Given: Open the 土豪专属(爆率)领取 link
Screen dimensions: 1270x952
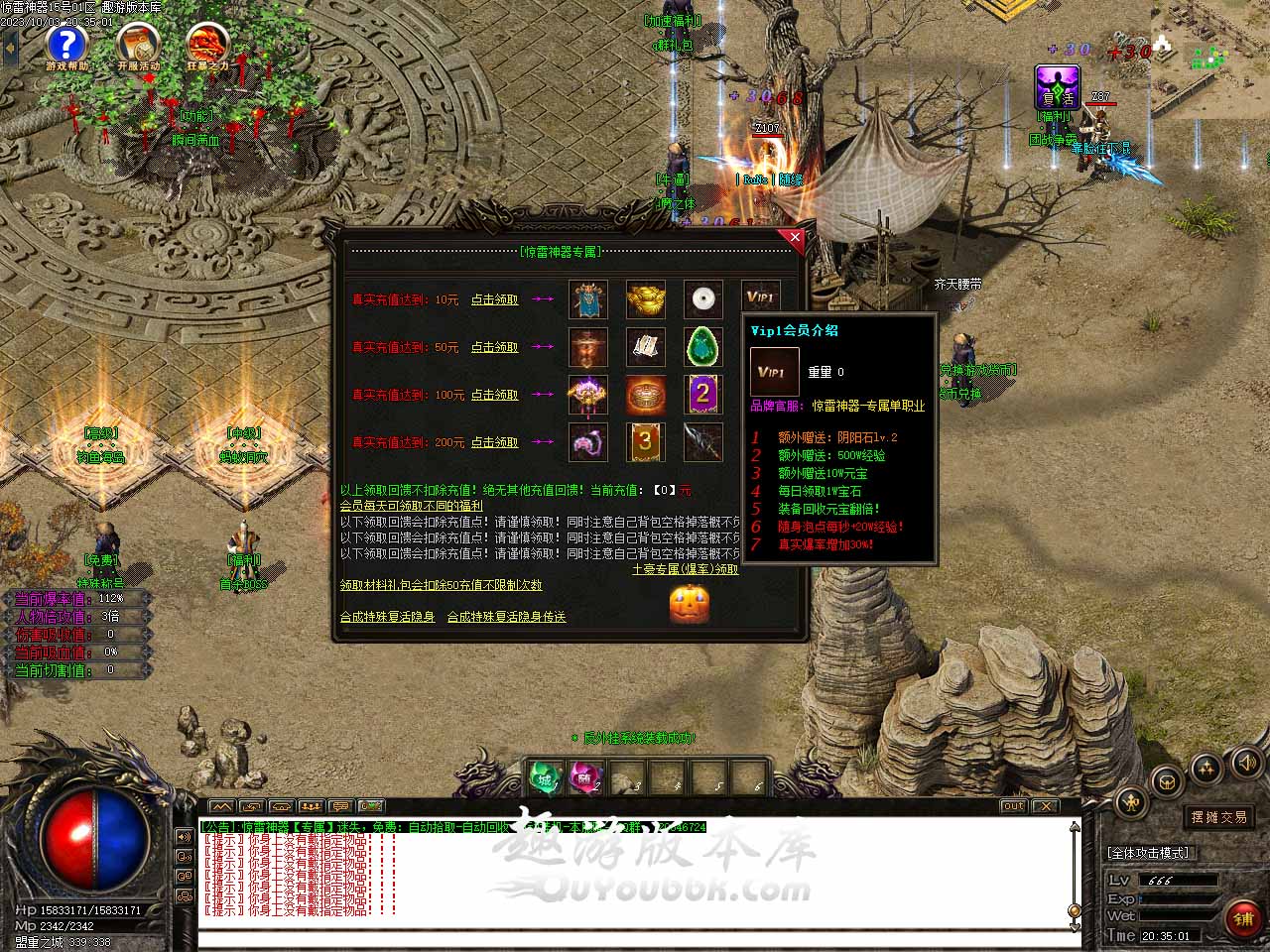Looking at the screenshot, I should [x=685, y=570].
